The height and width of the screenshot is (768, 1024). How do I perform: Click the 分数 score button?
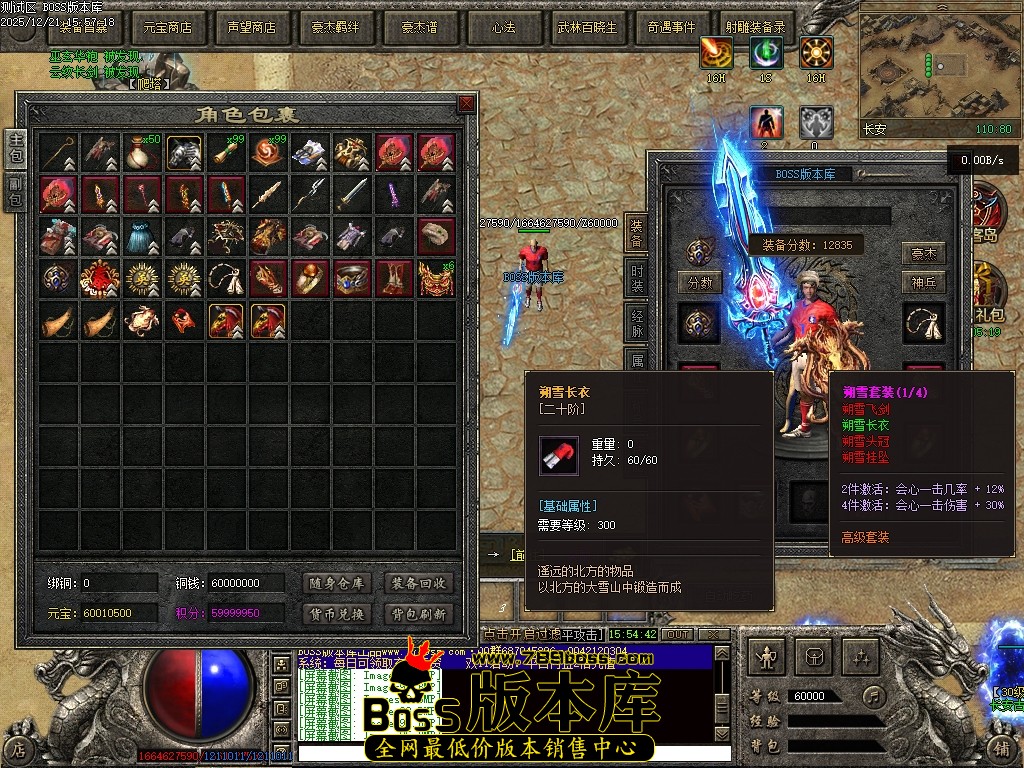click(699, 283)
